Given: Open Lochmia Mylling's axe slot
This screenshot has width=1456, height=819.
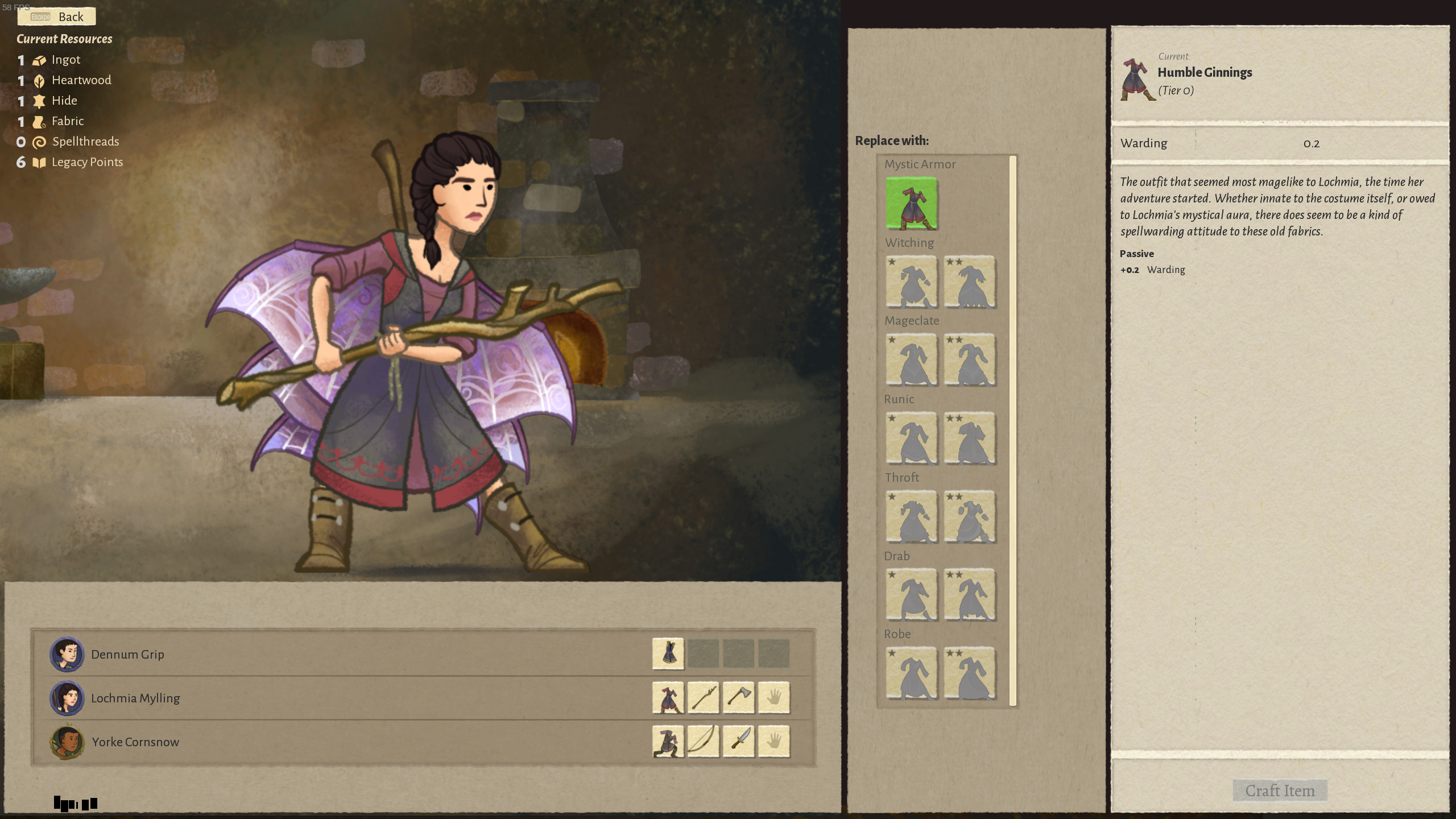Looking at the screenshot, I should [x=738, y=697].
